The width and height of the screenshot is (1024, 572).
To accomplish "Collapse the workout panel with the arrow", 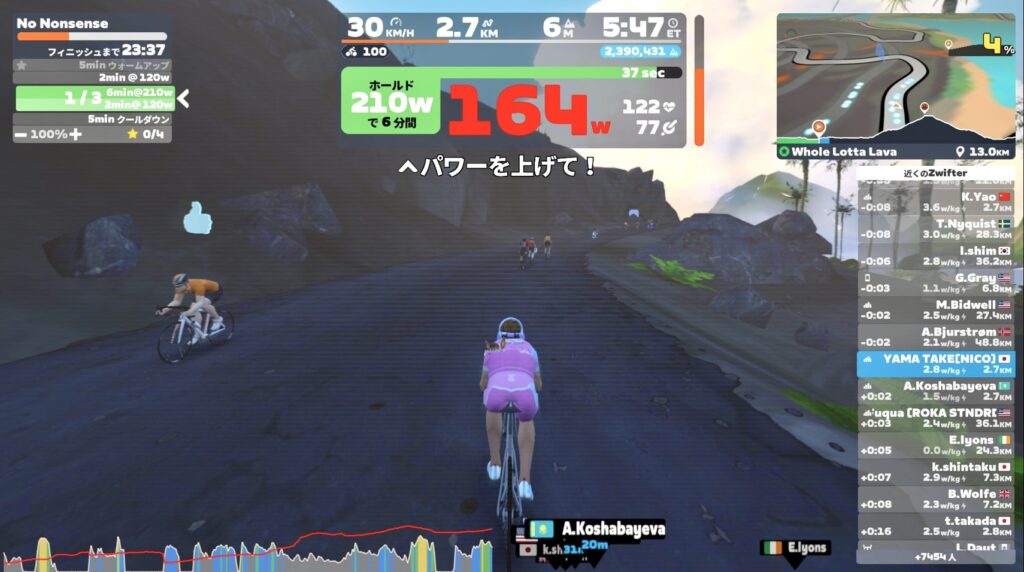I will pos(184,98).
